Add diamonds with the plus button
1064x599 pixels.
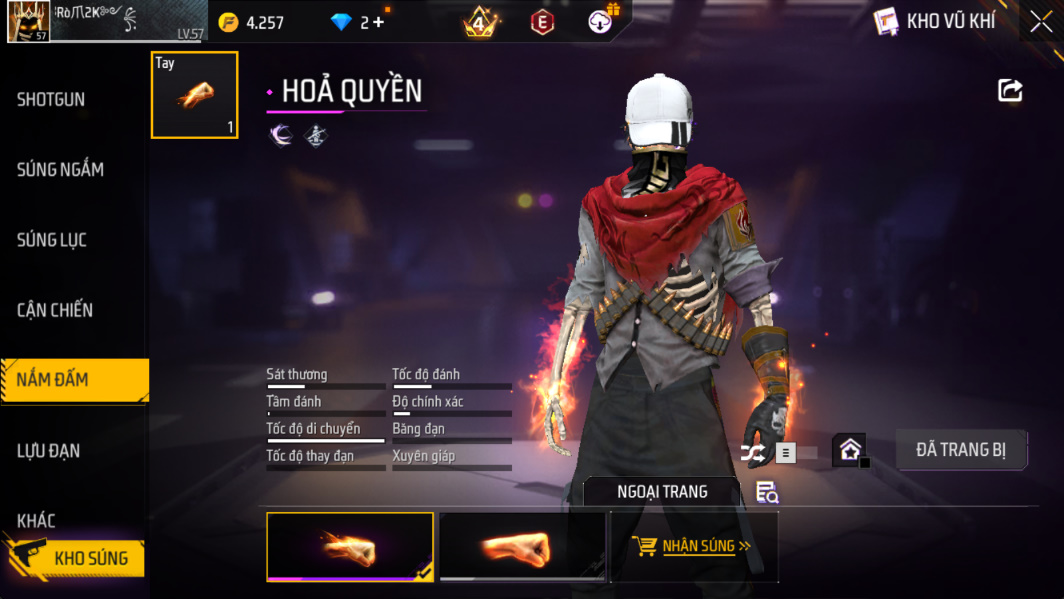(378, 22)
